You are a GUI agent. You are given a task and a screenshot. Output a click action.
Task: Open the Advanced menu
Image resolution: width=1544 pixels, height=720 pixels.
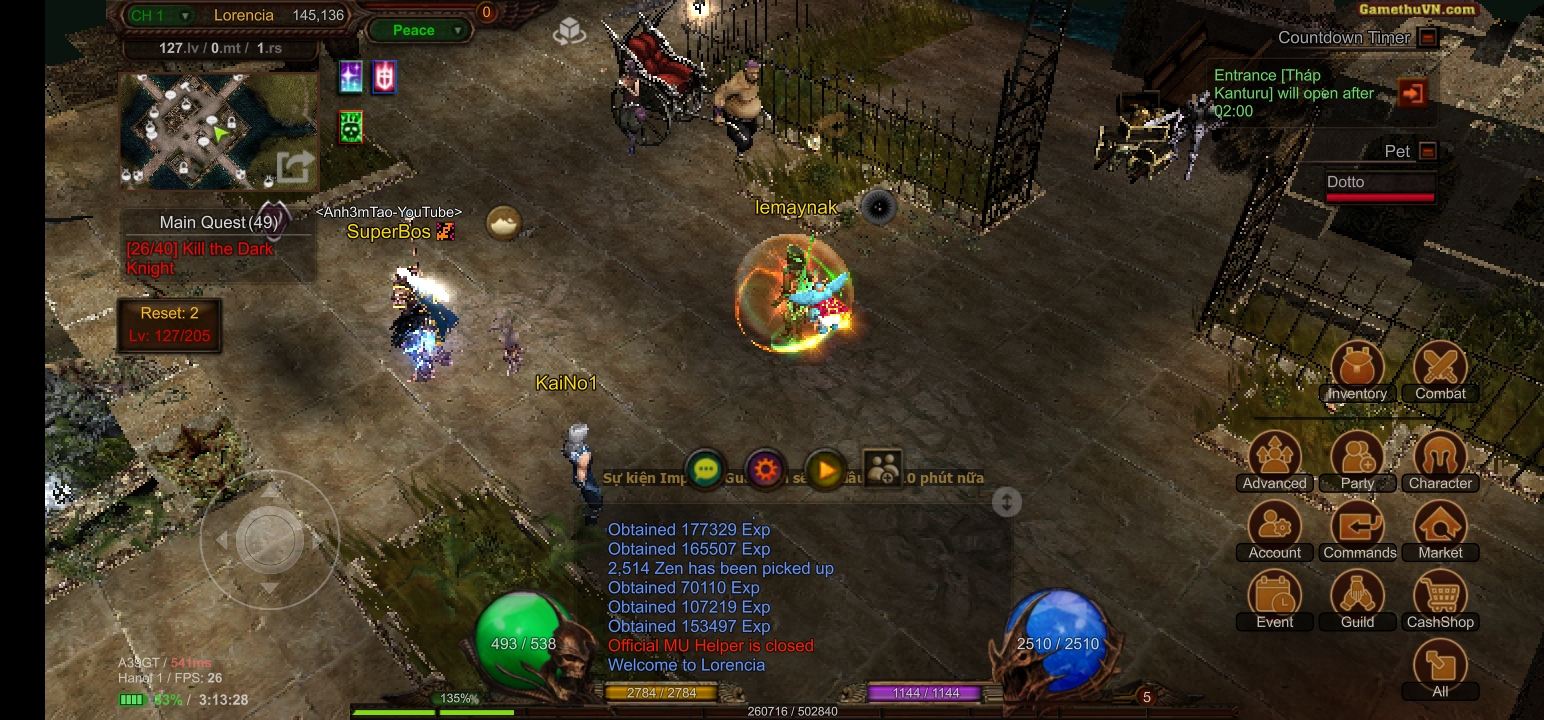pos(1274,460)
